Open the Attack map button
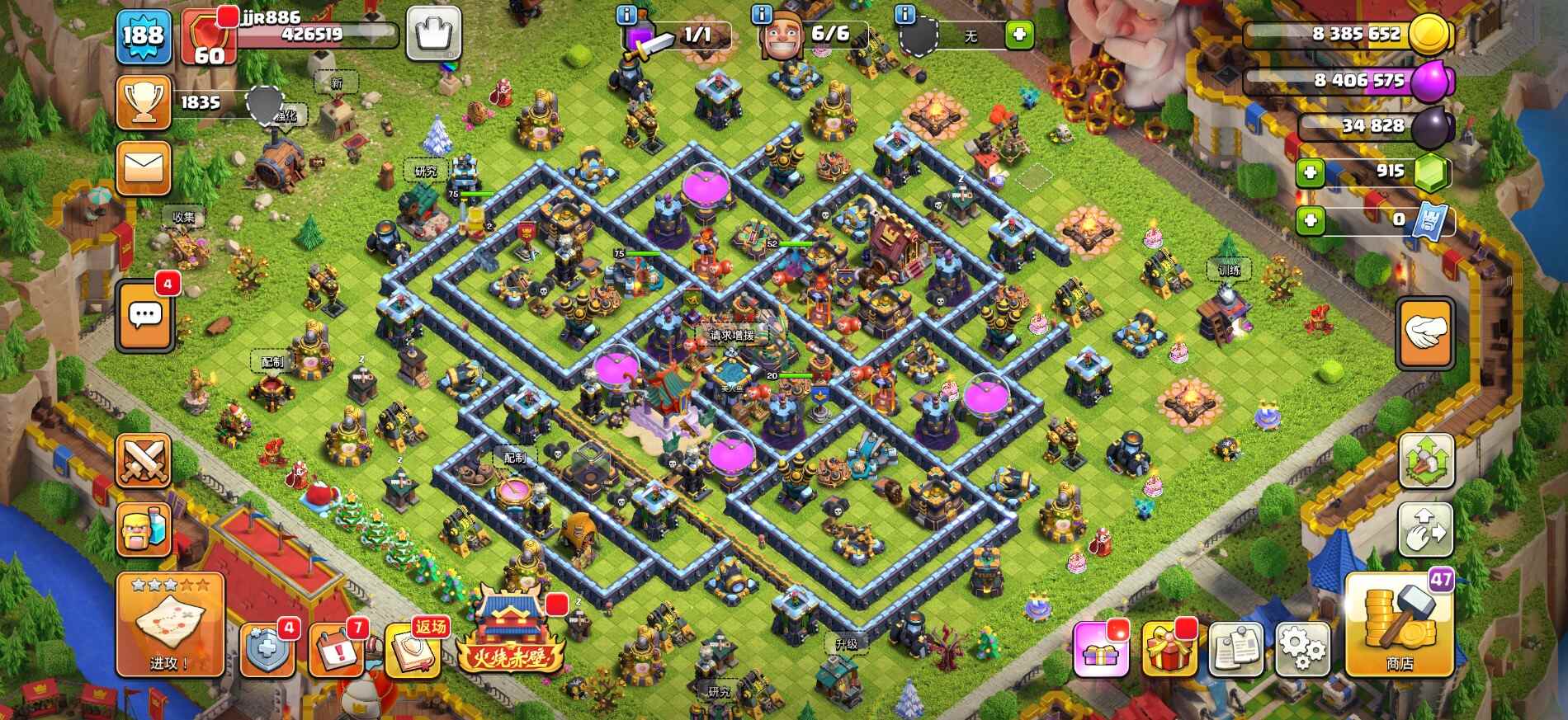The width and height of the screenshot is (1568, 720). (x=170, y=624)
